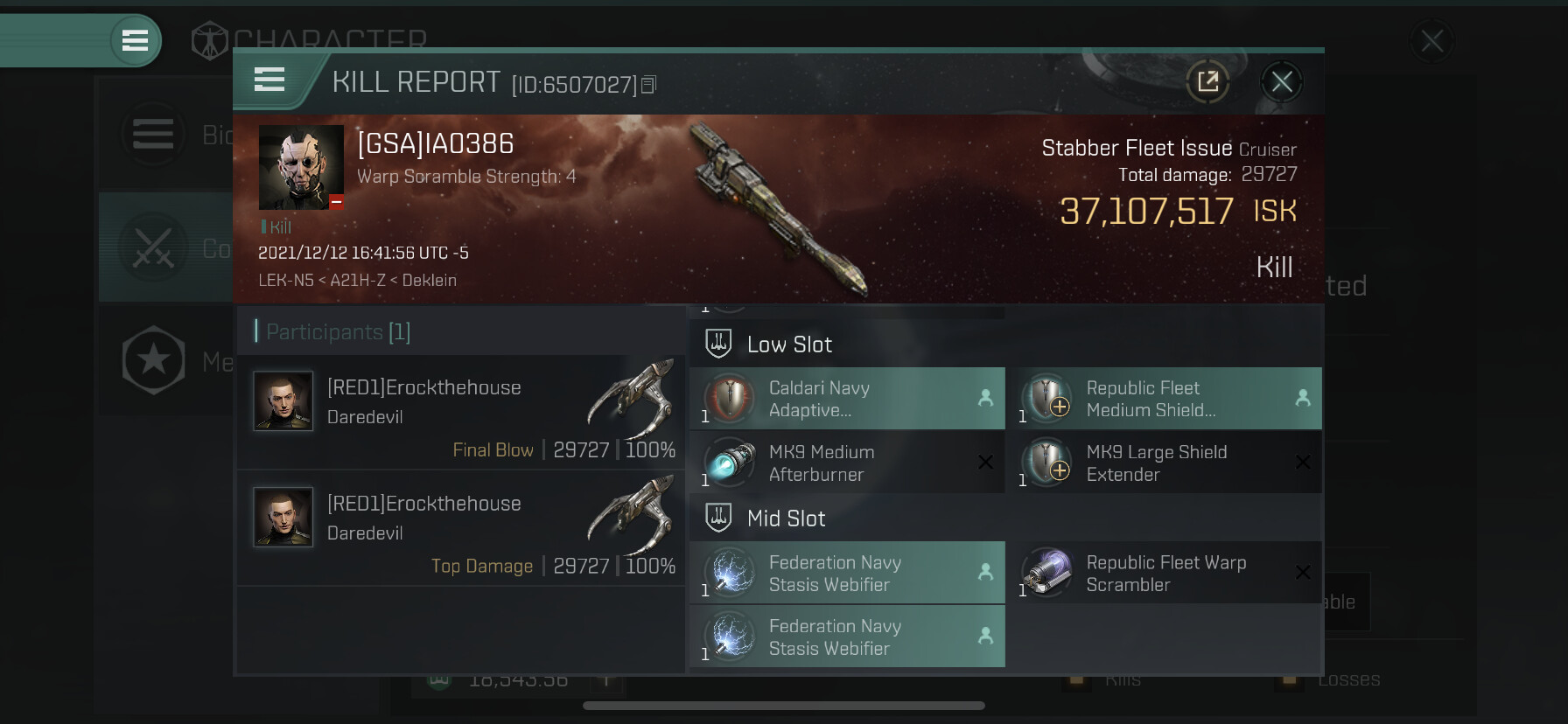
Task: Select Republic Fleet Medium Shield module
Action: coord(1164,399)
